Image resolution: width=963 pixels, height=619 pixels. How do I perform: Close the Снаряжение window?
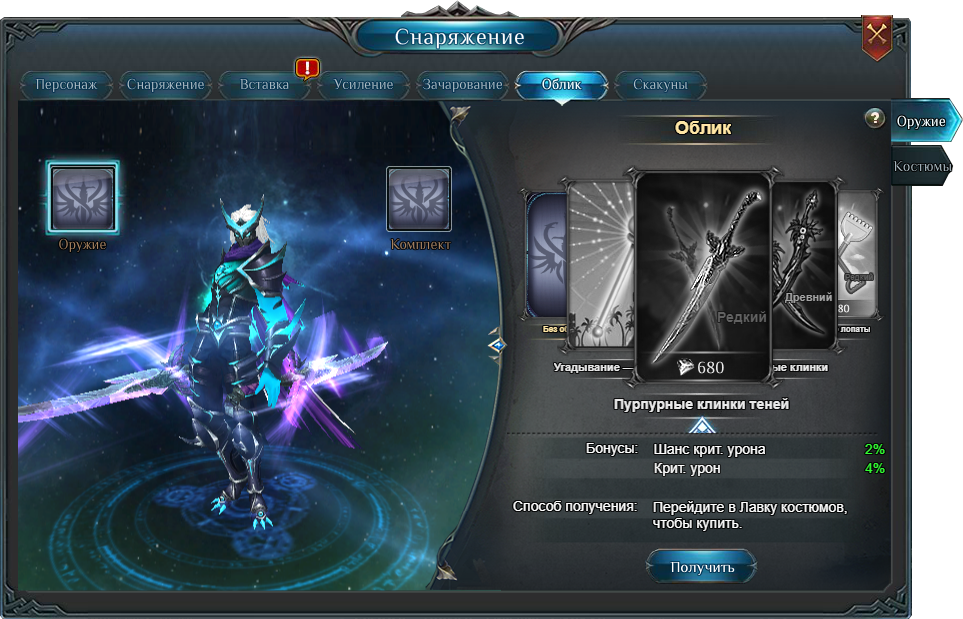(x=877, y=35)
